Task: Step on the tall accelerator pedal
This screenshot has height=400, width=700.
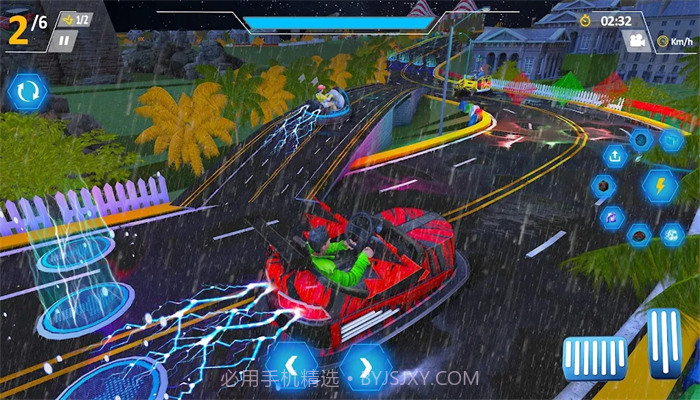Action: [x=663, y=343]
